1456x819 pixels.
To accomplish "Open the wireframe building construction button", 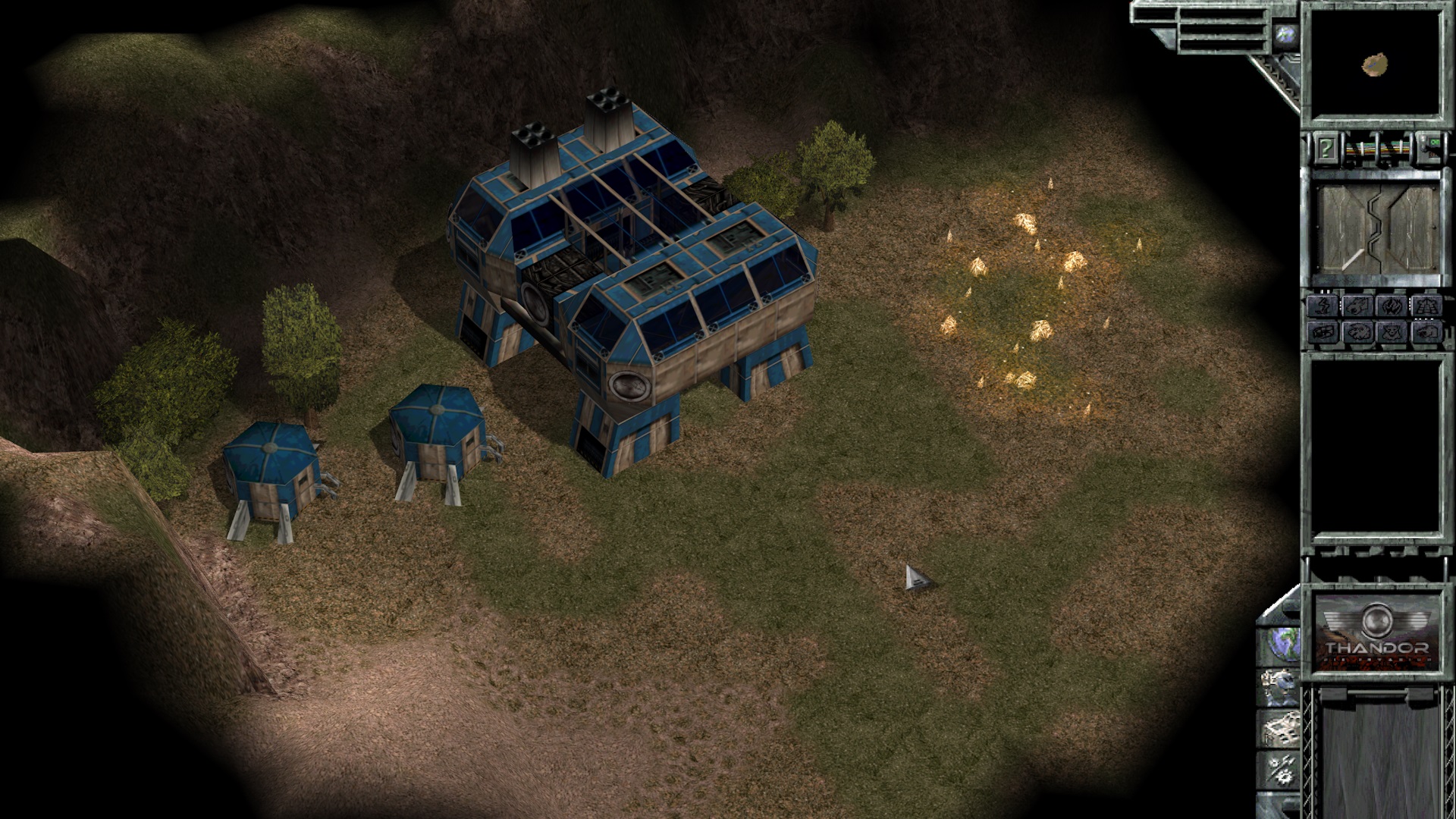I will (1280, 726).
